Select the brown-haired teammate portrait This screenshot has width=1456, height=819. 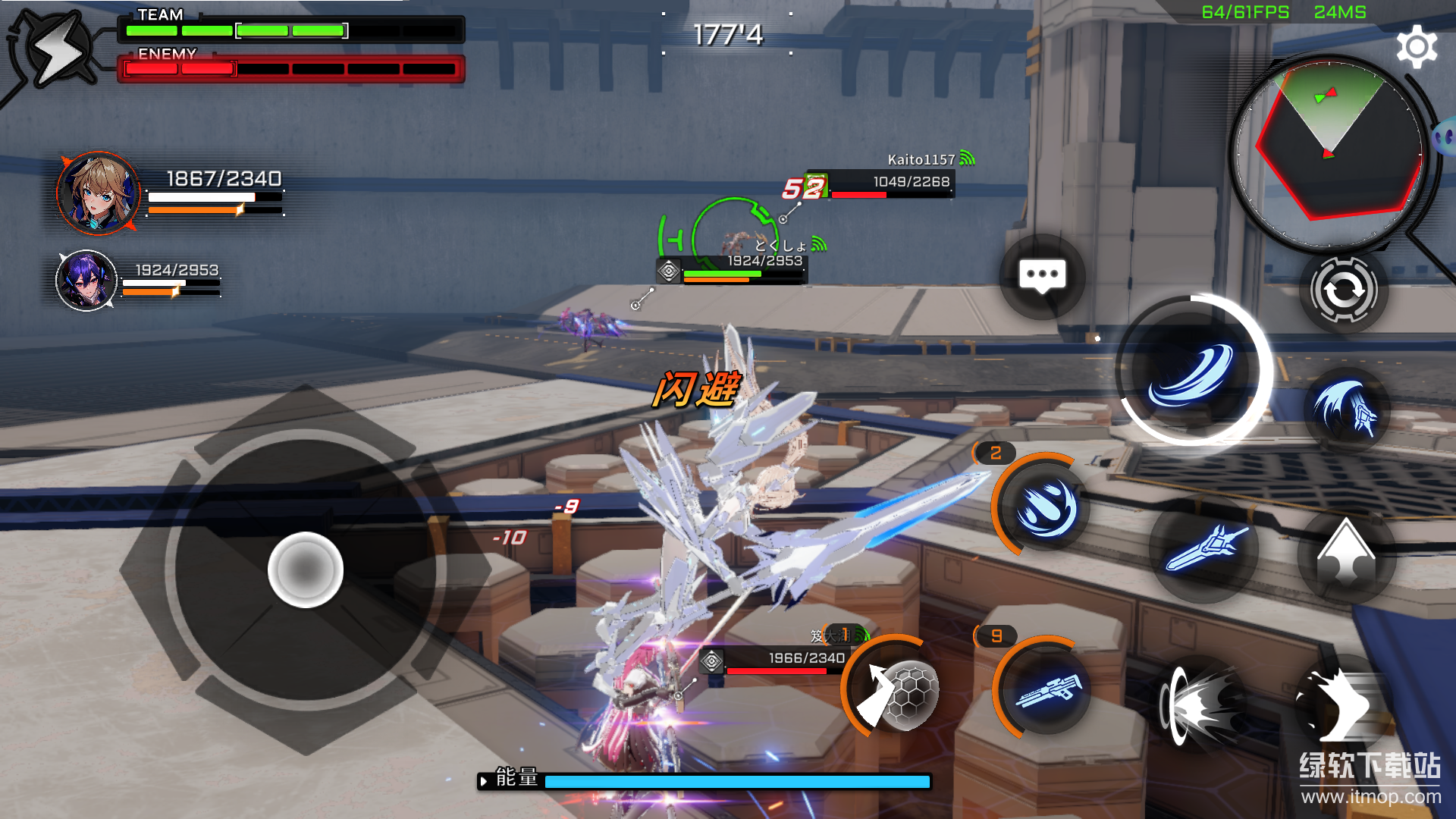tap(98, 193)
